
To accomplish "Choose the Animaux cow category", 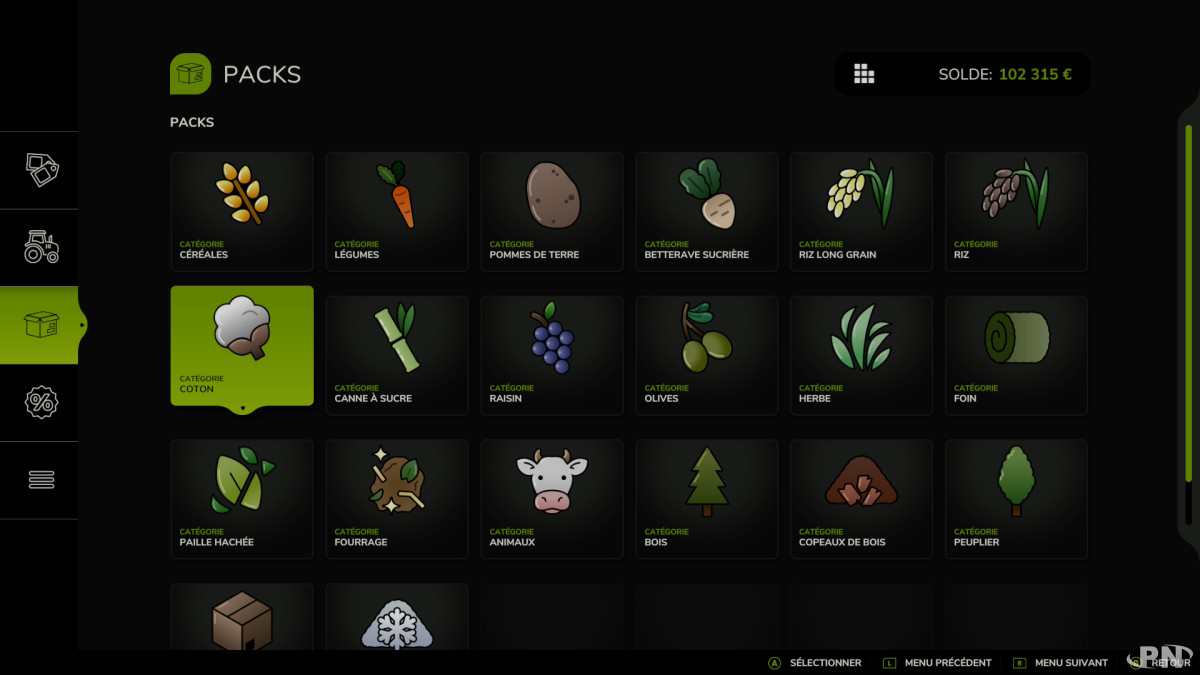I will [552, 499].
